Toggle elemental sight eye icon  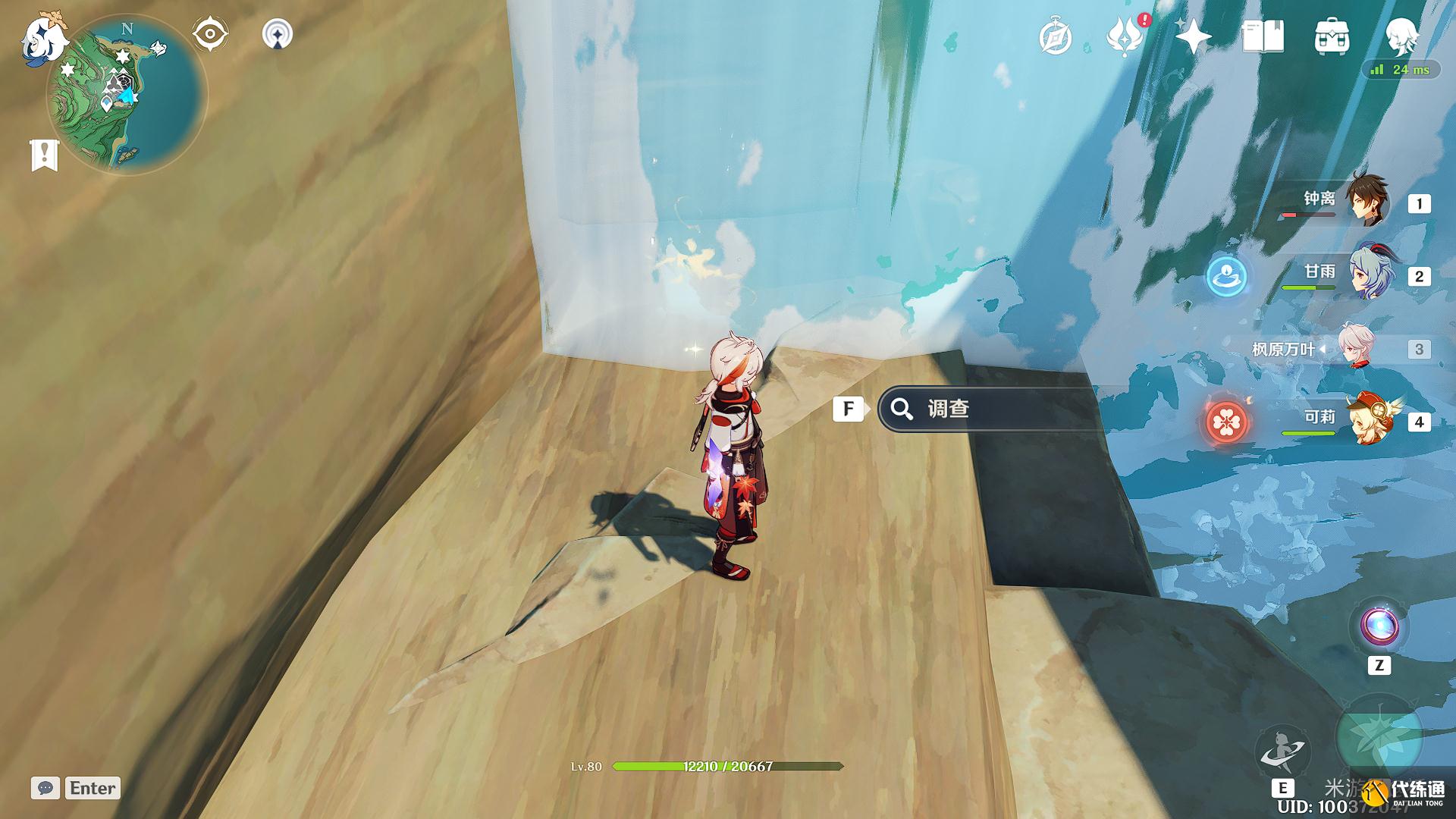(209, 34)
